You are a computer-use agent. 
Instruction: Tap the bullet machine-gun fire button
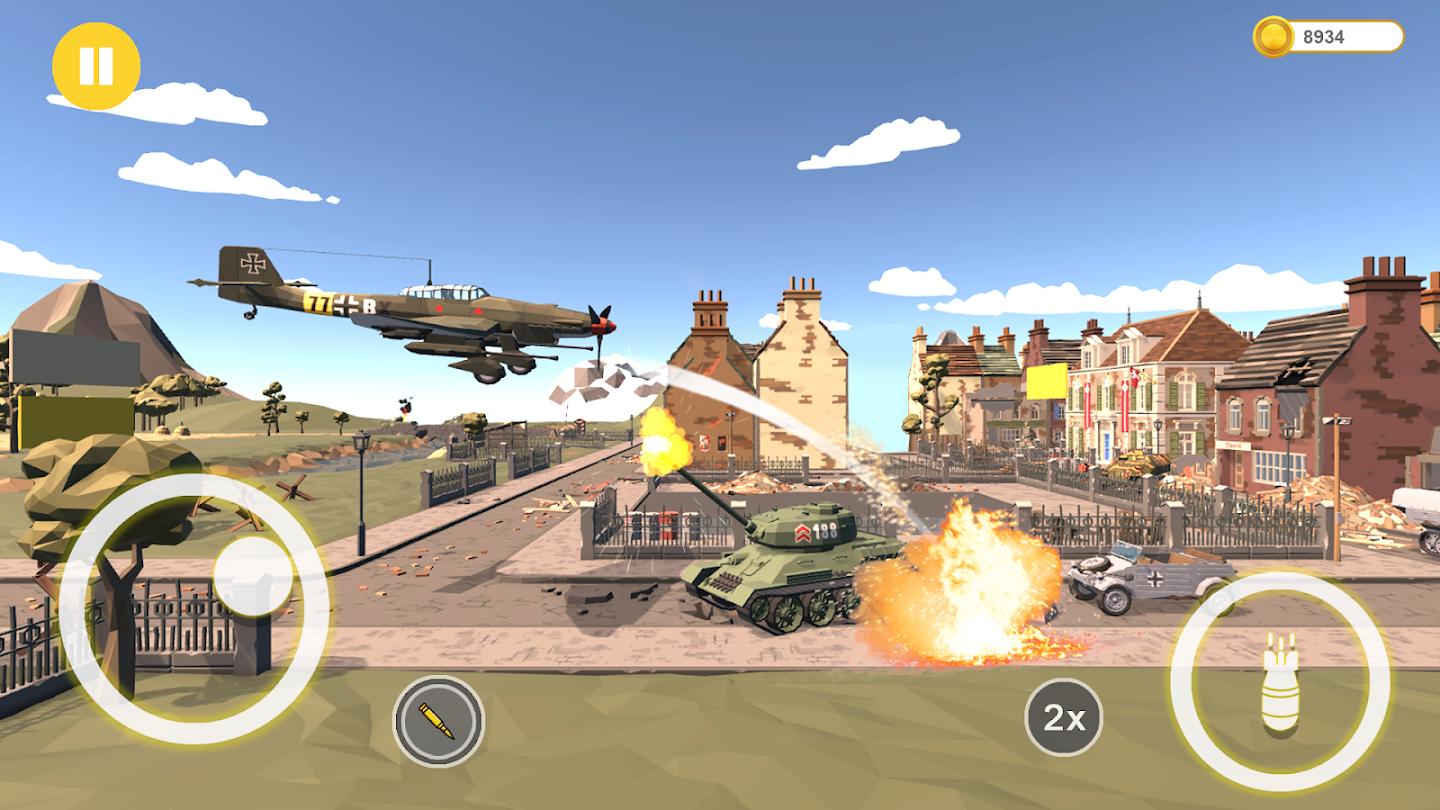438,720
